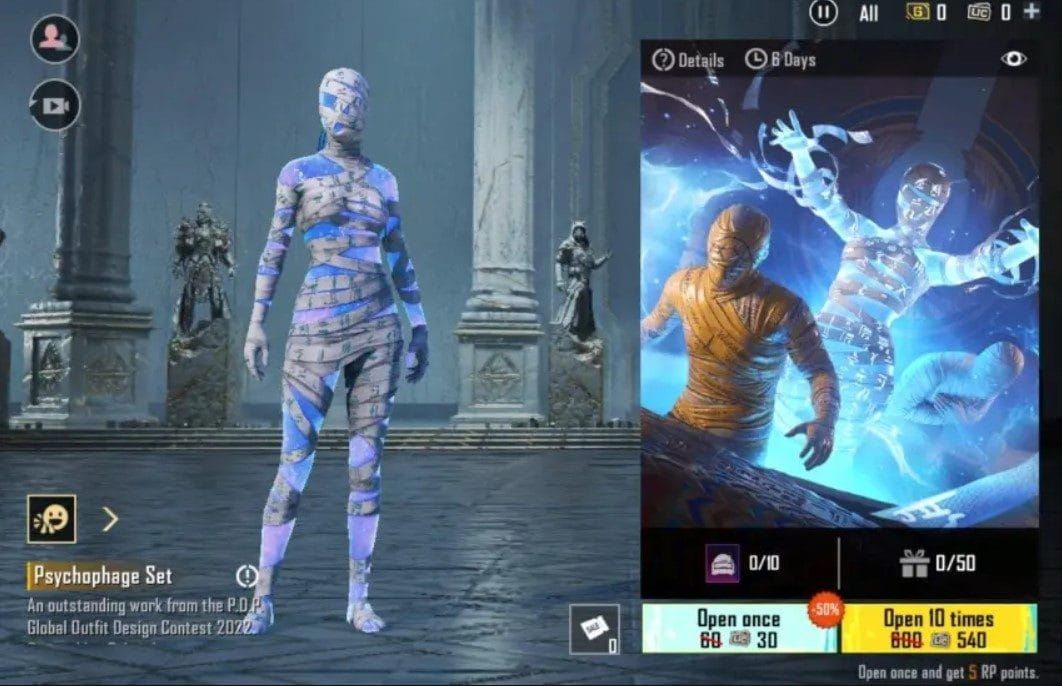
Task: Select the gift box 0/50 reward progress
Action: (937, 564)
